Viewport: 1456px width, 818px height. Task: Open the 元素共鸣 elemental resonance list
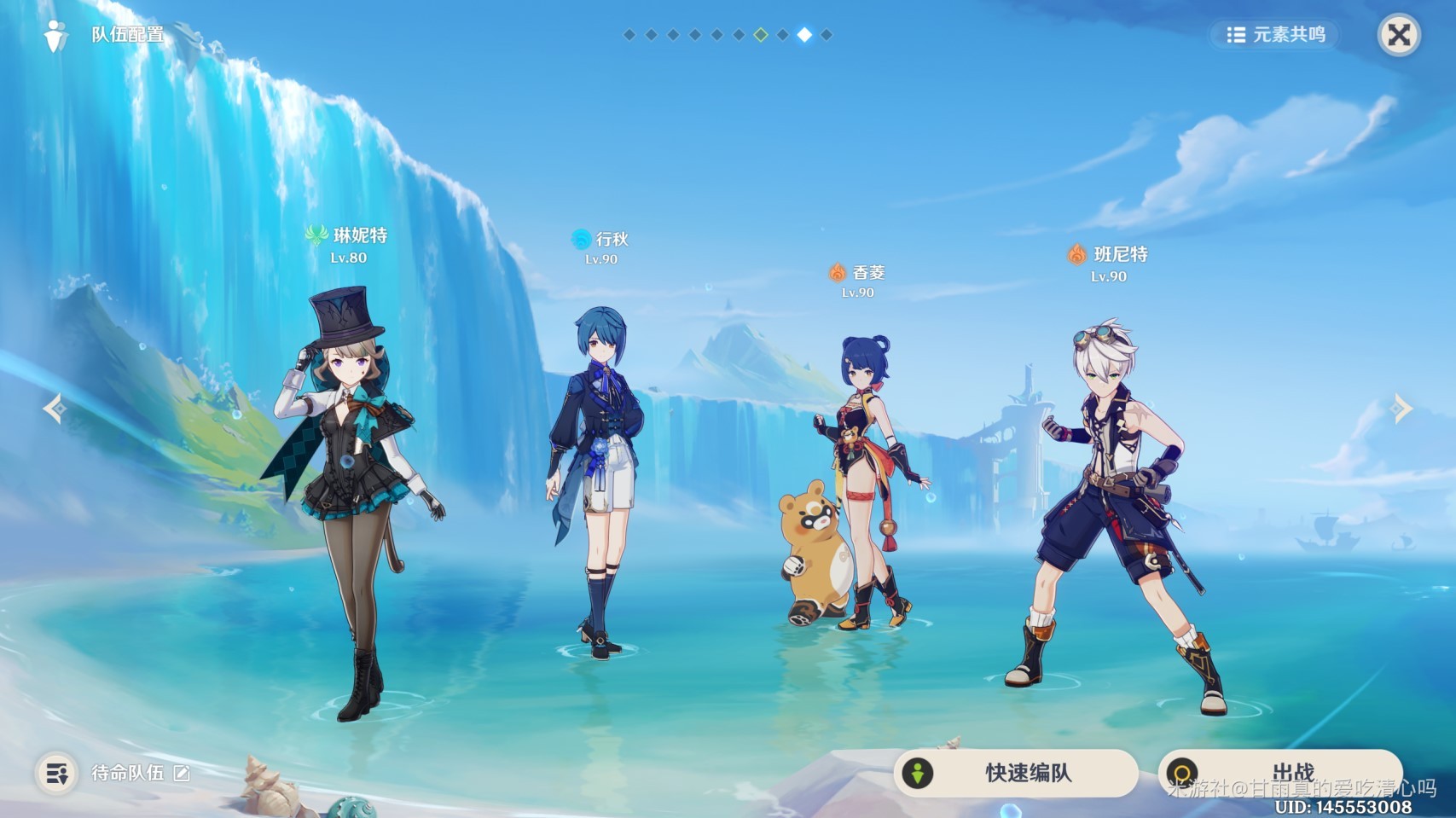pos(1275,35)
